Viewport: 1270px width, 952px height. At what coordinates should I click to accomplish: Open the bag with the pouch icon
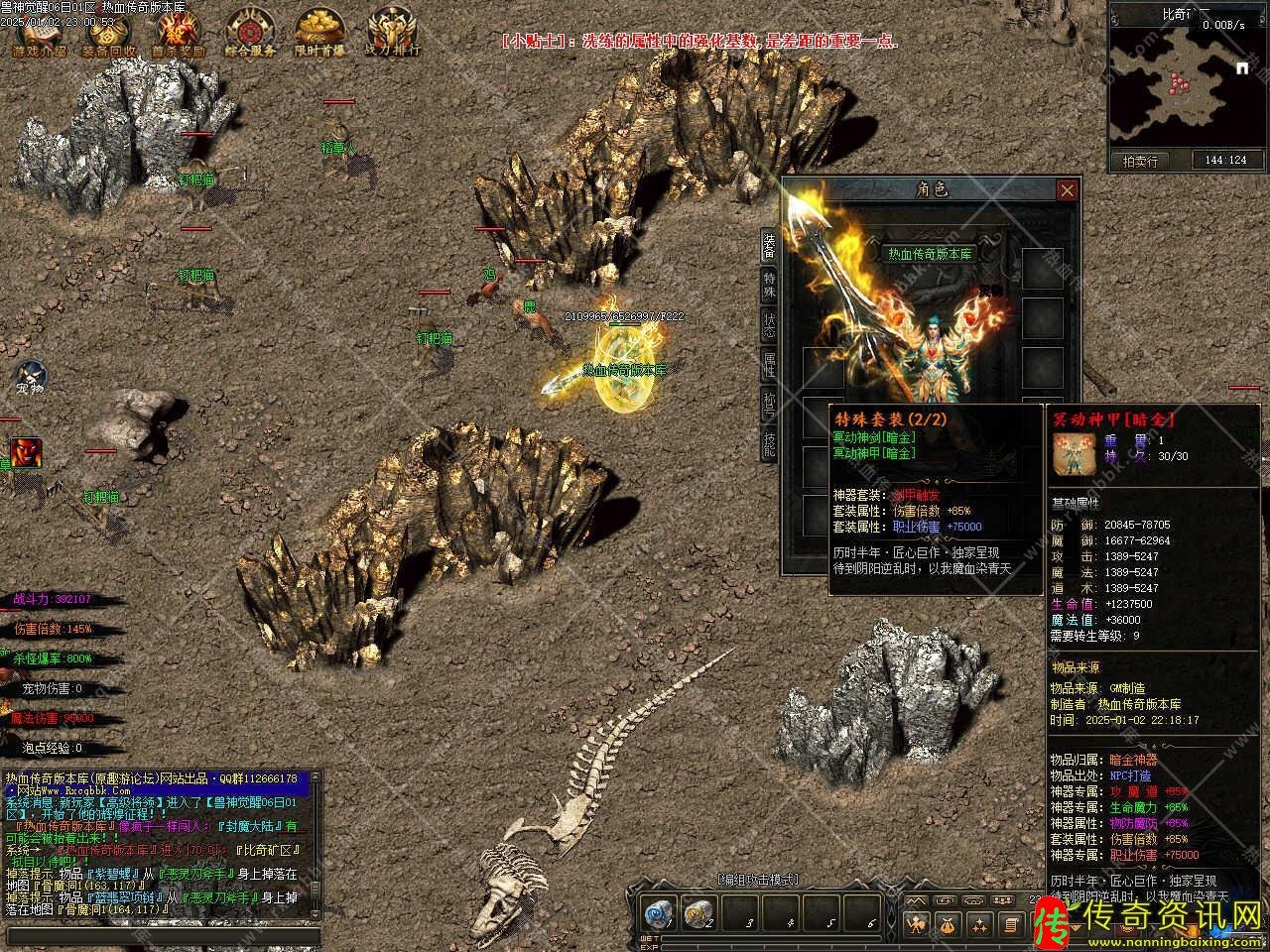click(950, 925)
